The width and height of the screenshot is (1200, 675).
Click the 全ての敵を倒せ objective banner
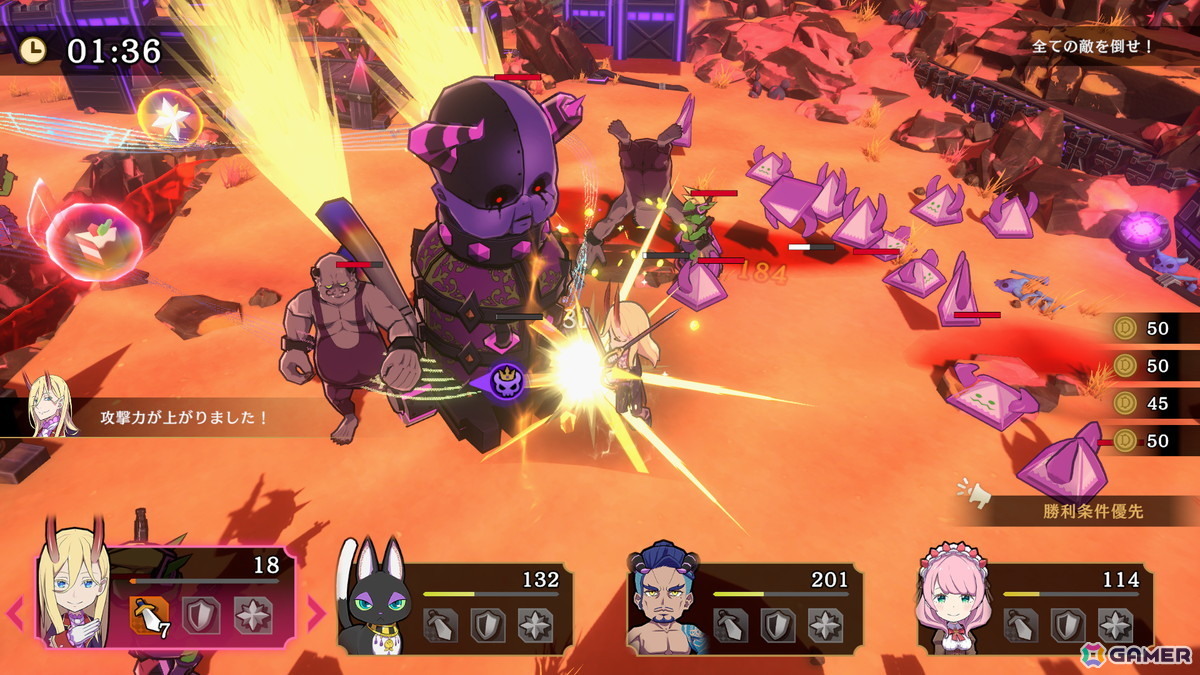1093,46
